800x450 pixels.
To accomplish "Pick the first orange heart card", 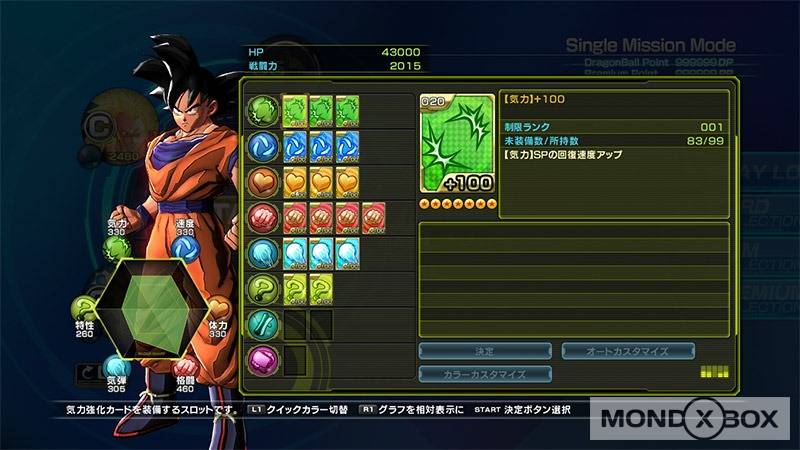I will pyautogui.click(x=295, y=181).
